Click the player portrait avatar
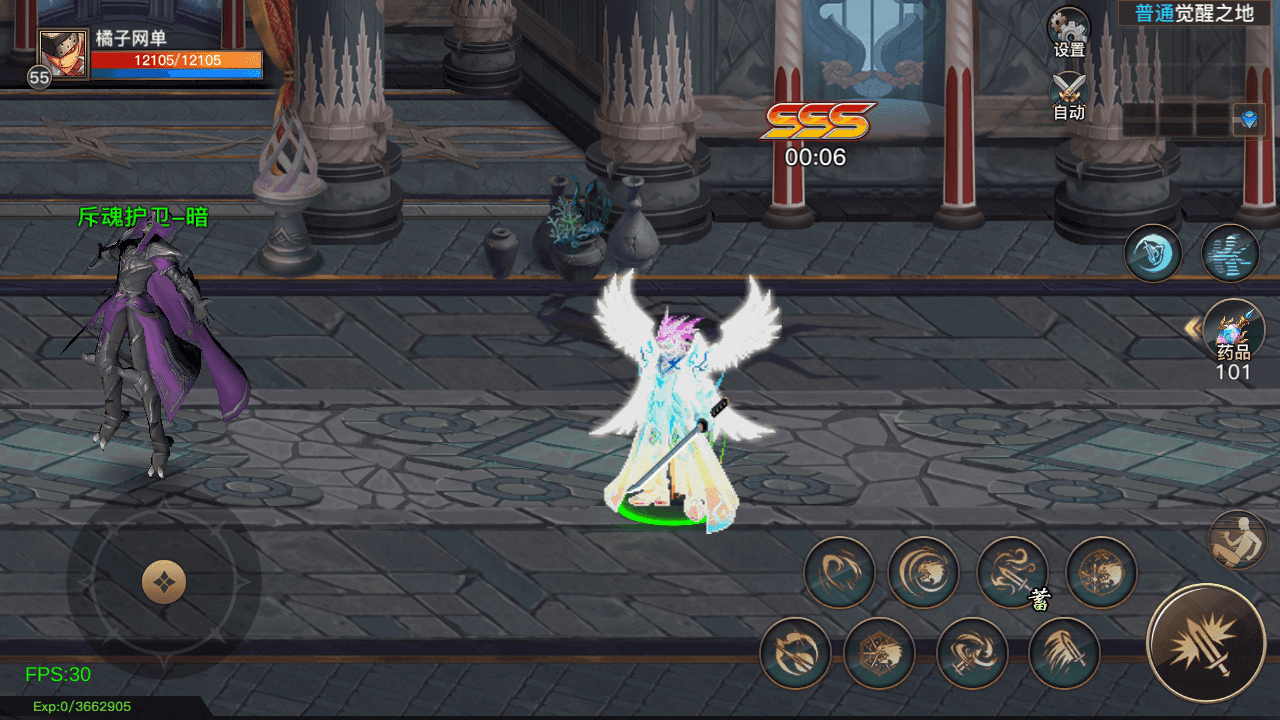The image size is (1280, 720). pyautogui.click(x=63, y=54)
